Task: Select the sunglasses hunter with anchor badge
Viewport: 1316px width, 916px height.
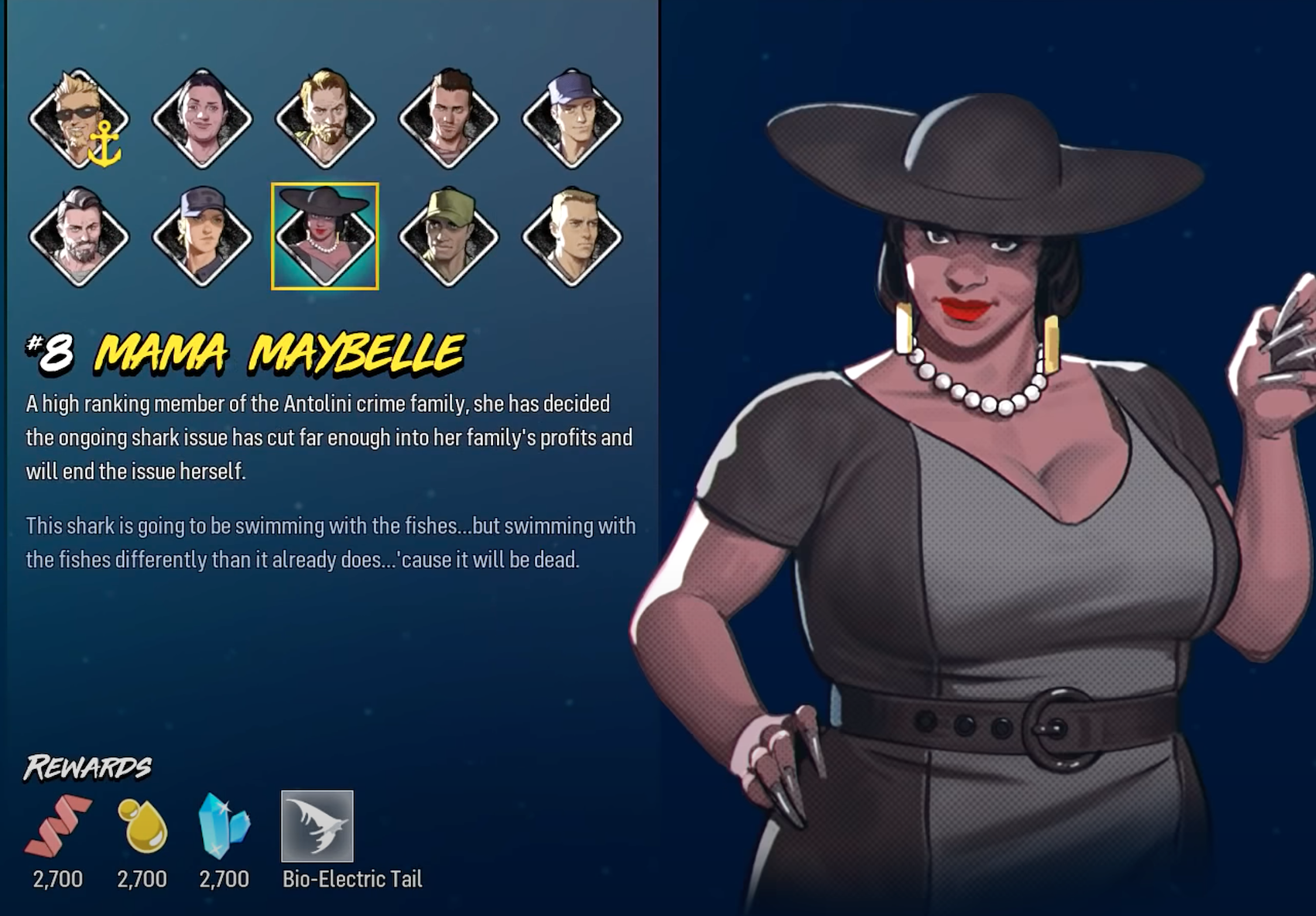Action: (x=79, y=119)
